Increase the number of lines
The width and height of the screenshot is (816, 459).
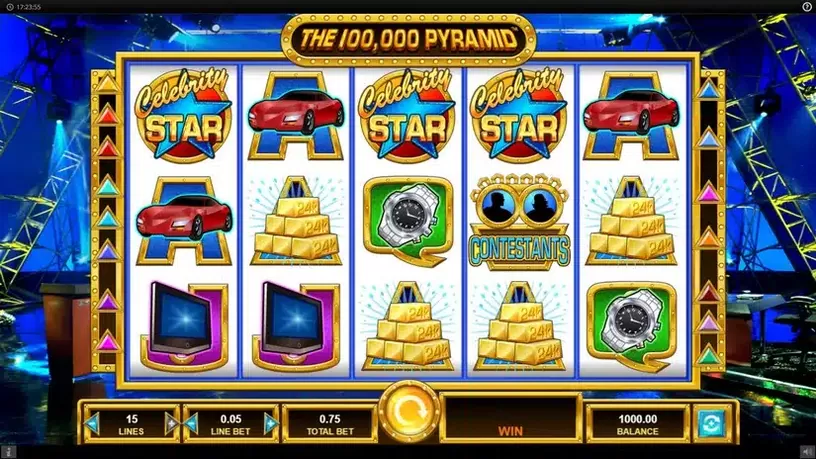(171, 424)
